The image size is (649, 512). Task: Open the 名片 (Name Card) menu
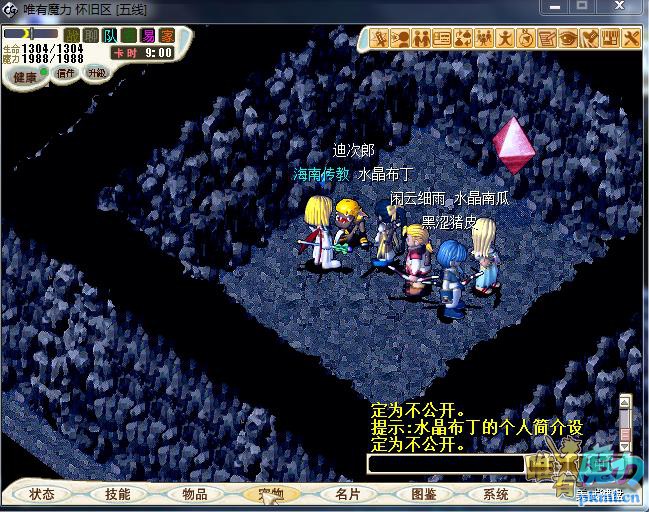coord(347,494)
